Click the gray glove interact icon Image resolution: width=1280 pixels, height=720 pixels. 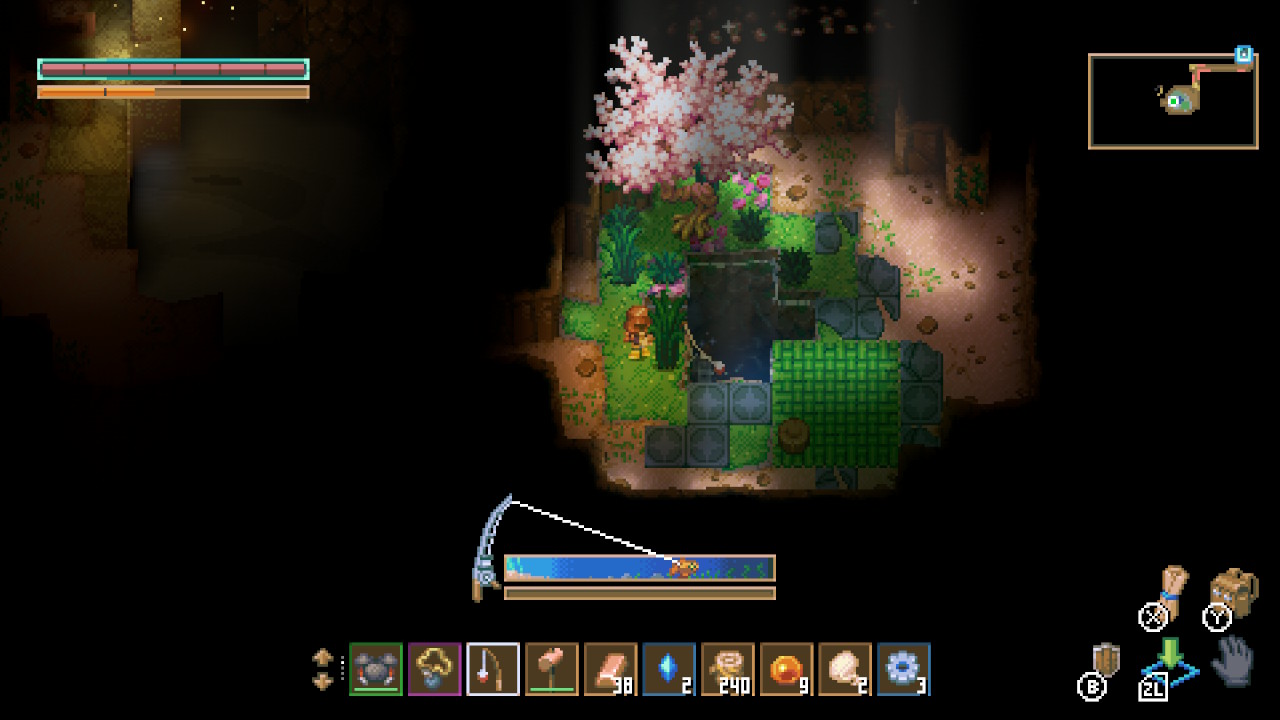point(1233,660)
